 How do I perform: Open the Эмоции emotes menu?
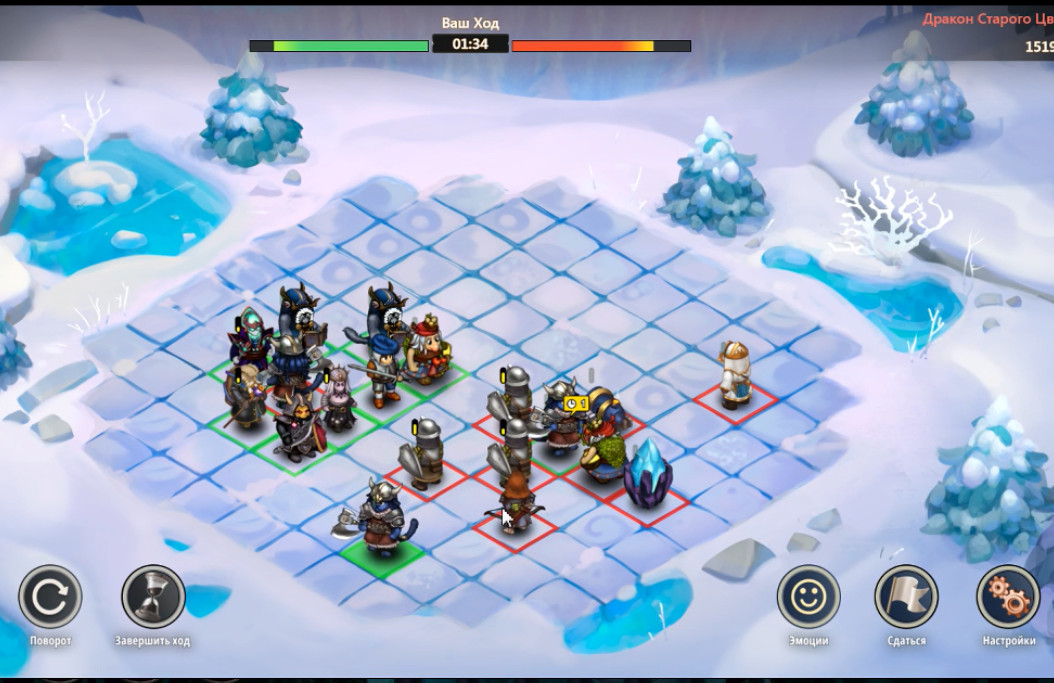(808, 597)
